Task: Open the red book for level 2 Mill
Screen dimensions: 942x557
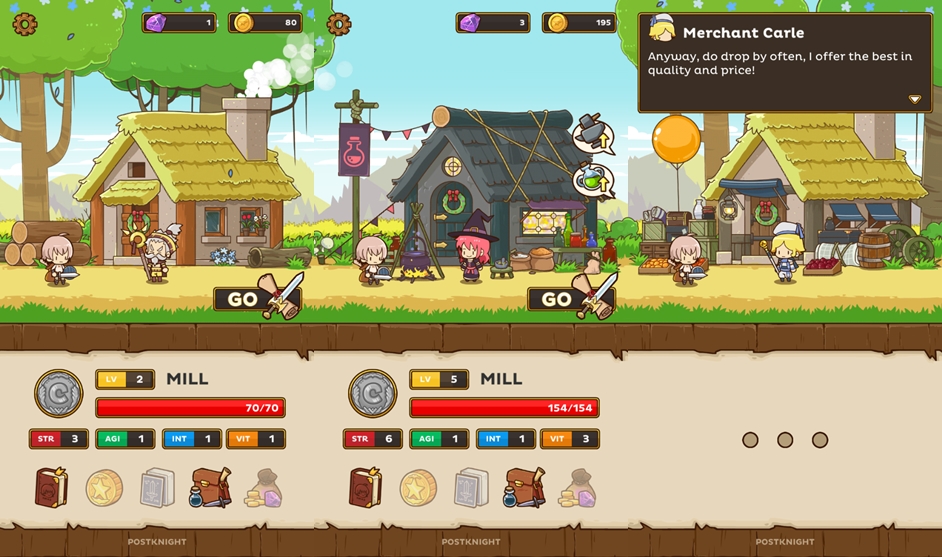Action: point(52,487)
